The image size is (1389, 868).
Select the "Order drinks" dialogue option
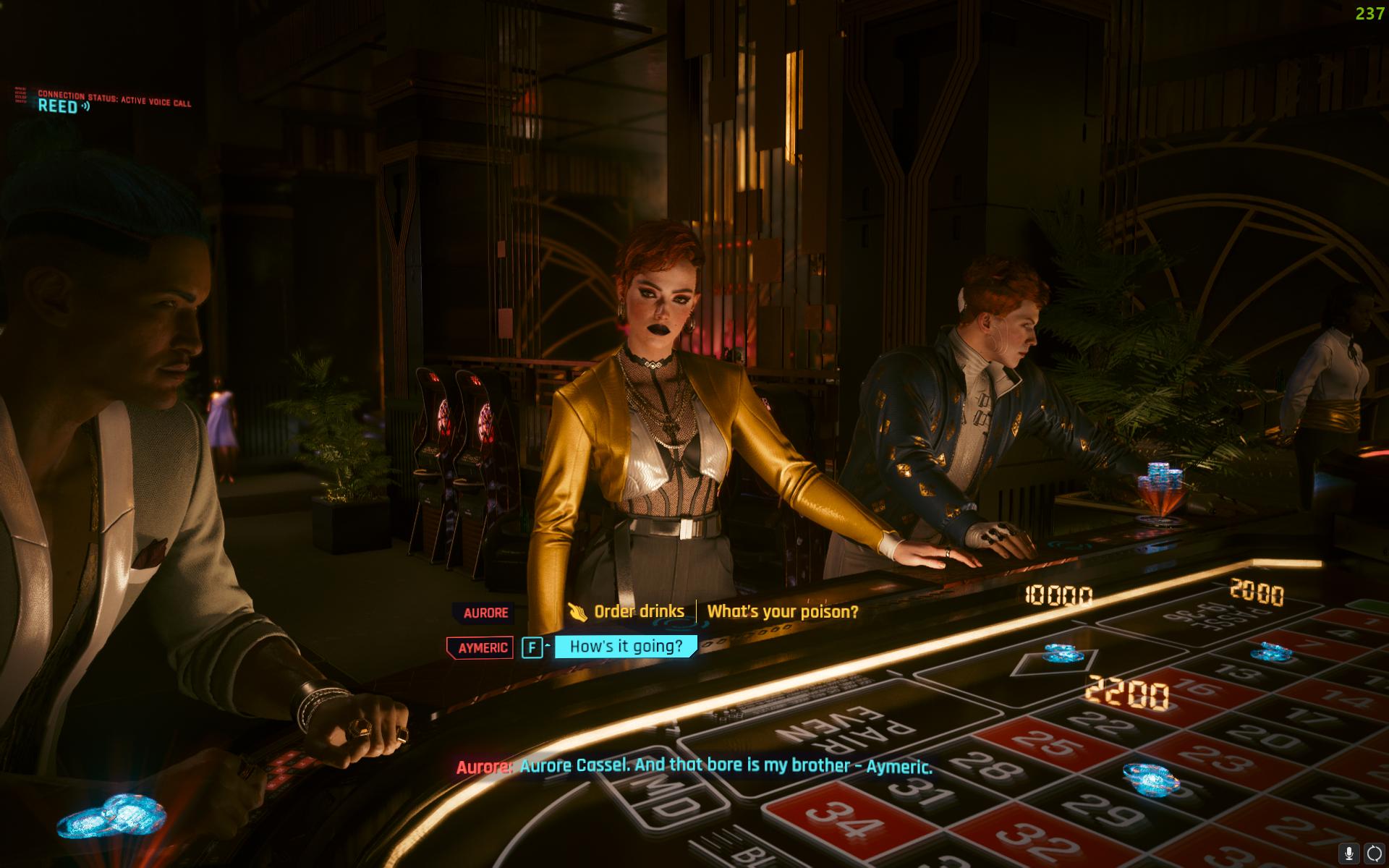coord(638,612)
